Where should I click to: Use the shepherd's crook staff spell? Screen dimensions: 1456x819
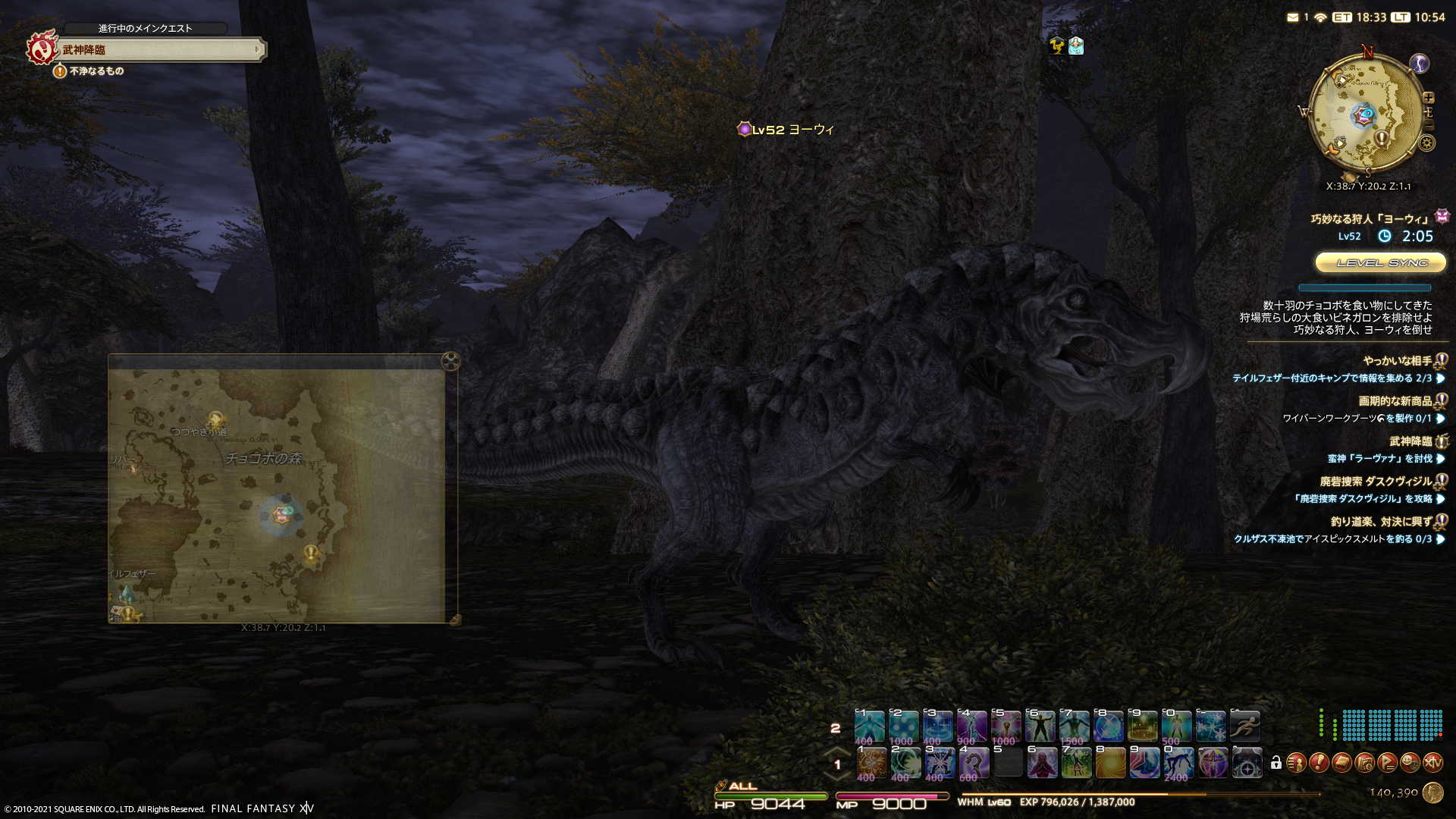[x=974, y=763]
